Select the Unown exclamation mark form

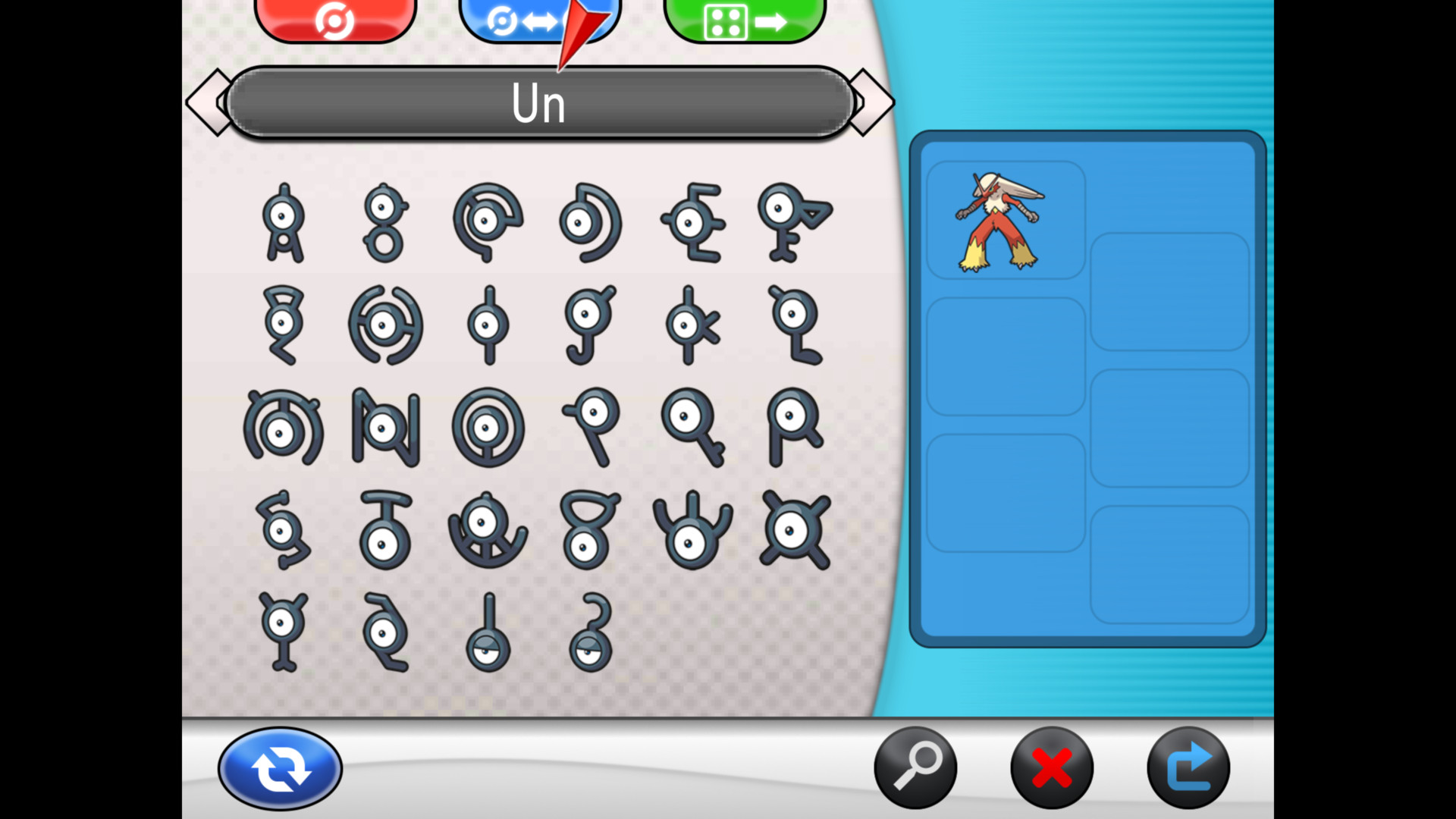(489, 629)
